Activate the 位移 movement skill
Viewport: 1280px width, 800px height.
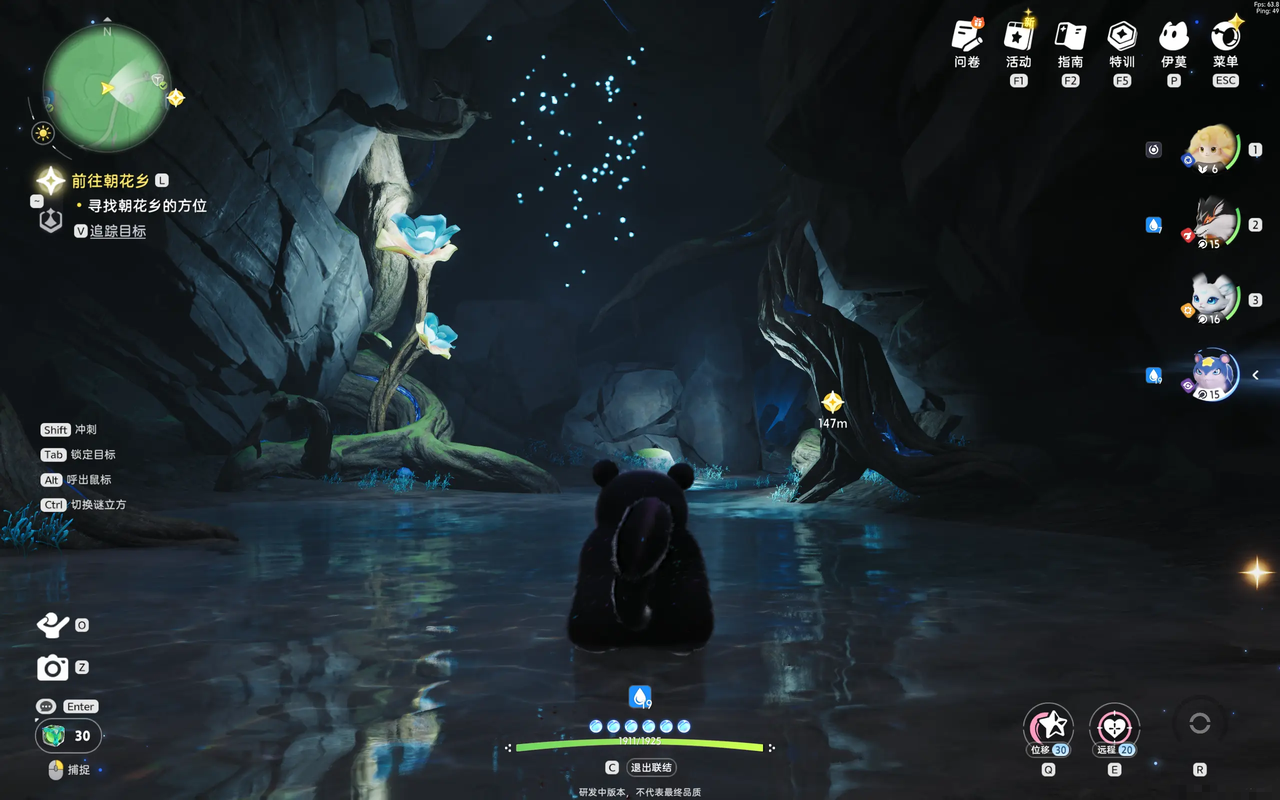(1048, 726)
